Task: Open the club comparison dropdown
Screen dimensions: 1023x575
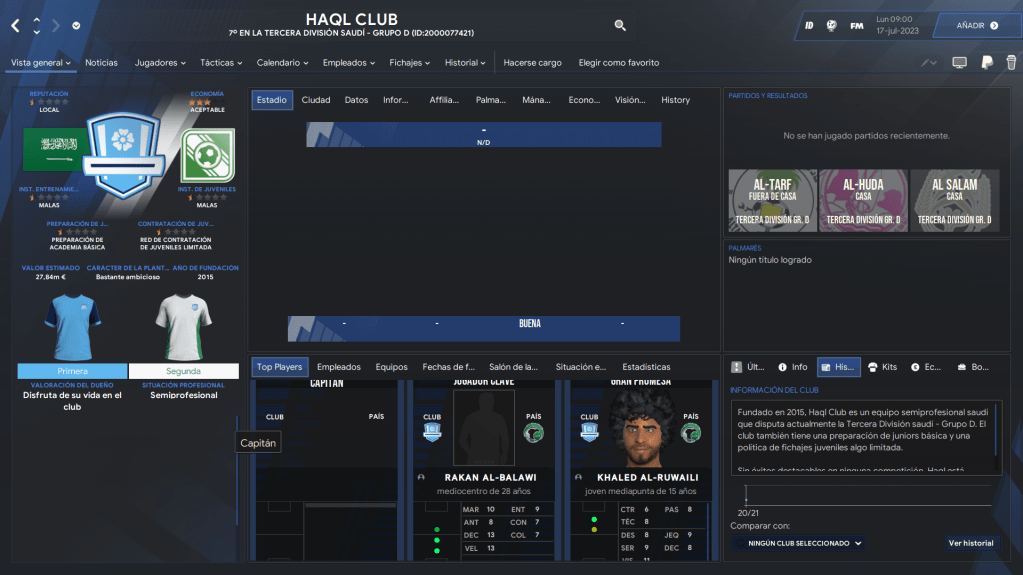Action: coord(797,543)
